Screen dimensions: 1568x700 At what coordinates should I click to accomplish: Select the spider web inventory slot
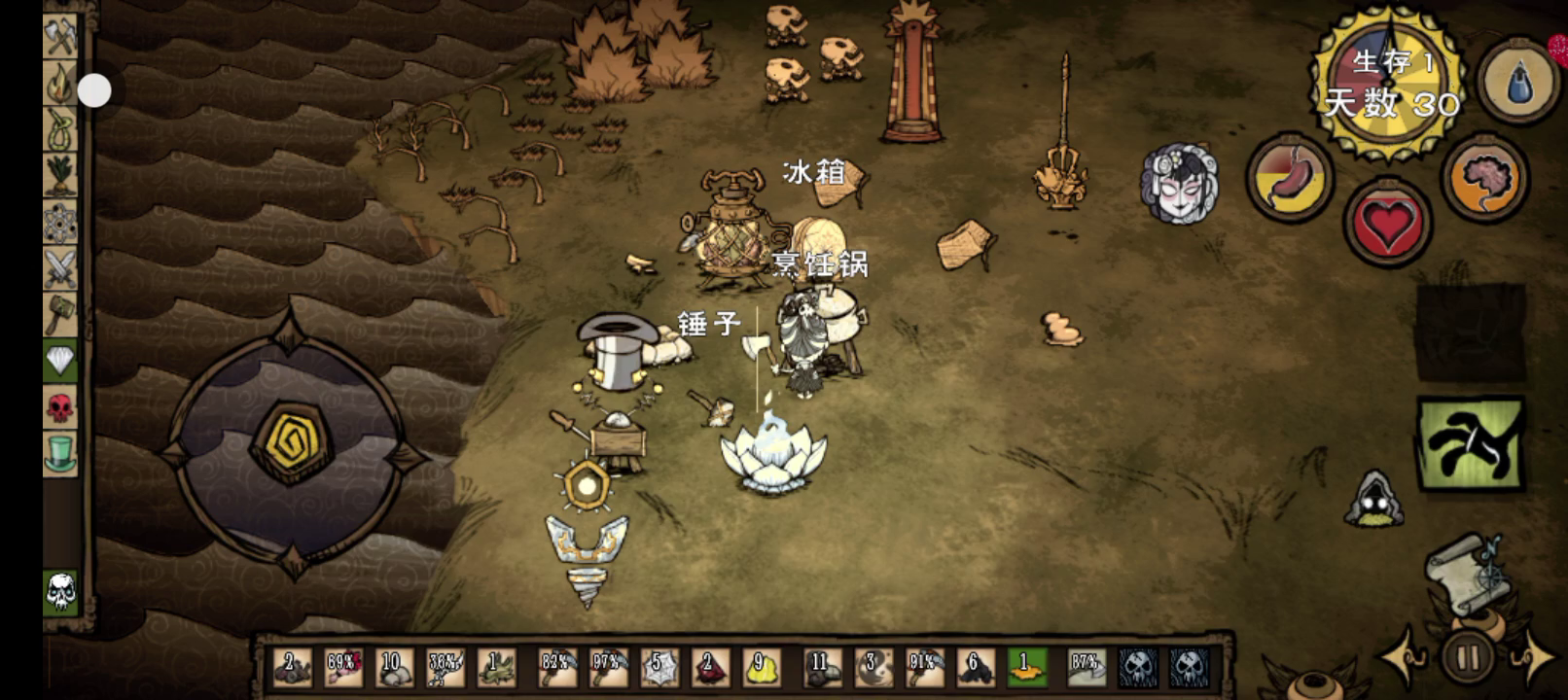coord(659,667)
